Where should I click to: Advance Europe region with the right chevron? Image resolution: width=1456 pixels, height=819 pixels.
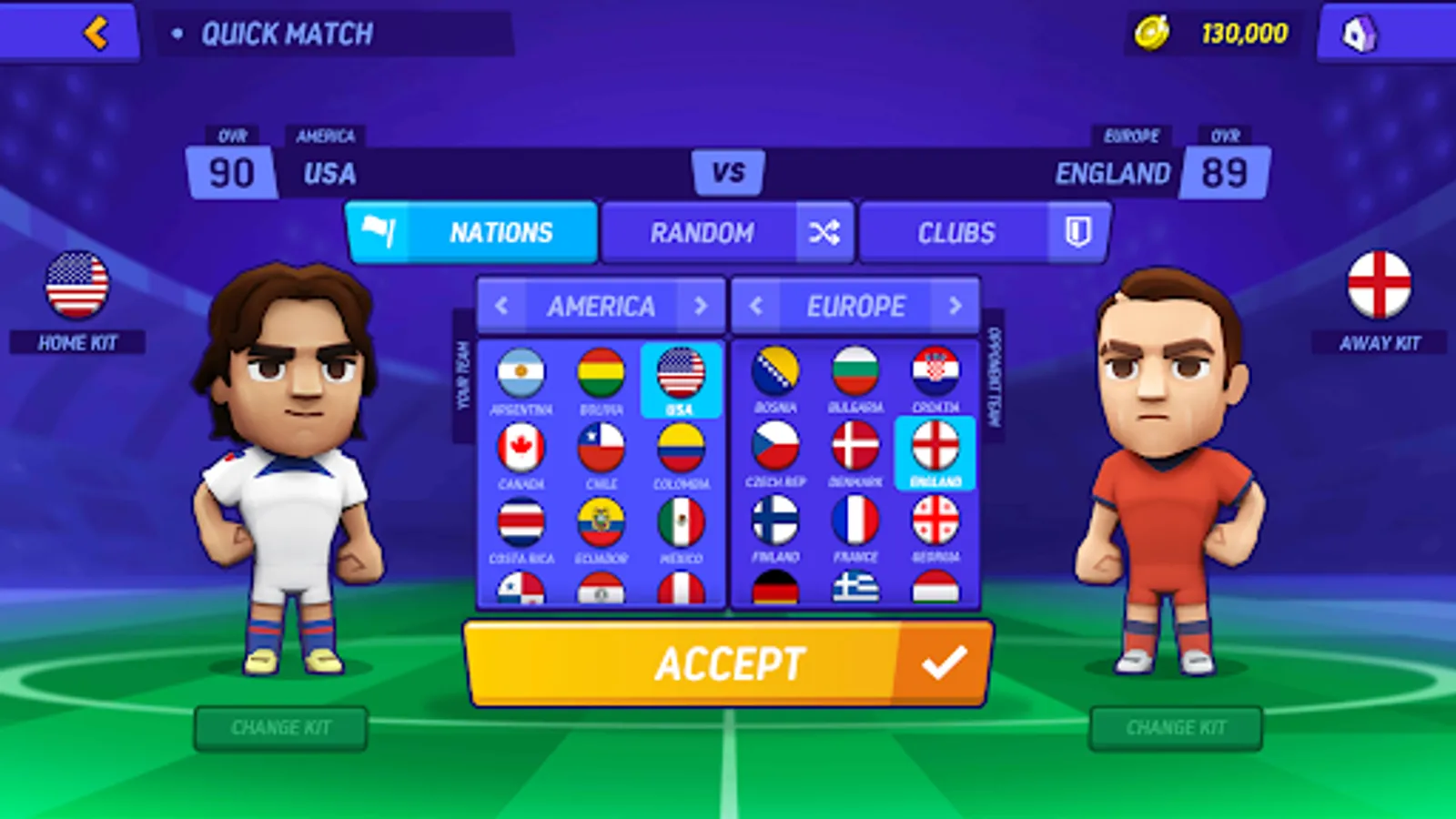tap(957, 306)
